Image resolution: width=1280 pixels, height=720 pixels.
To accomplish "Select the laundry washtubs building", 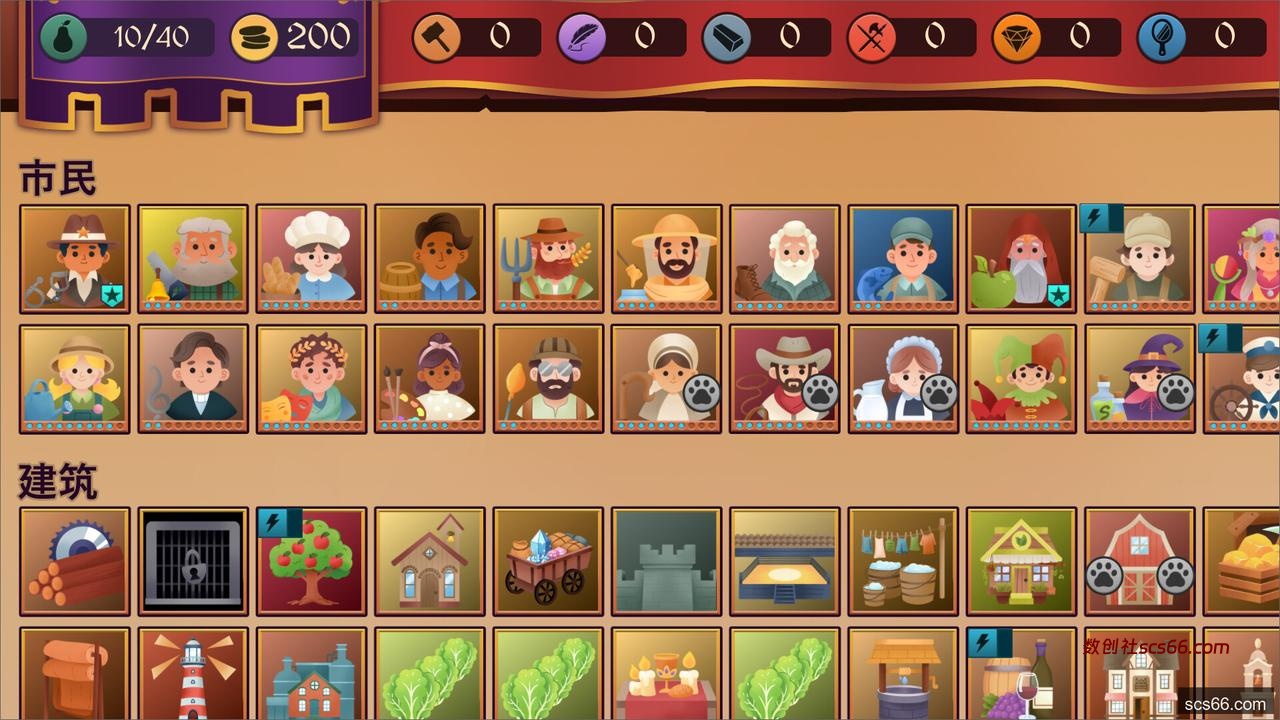I will point(903,562).
